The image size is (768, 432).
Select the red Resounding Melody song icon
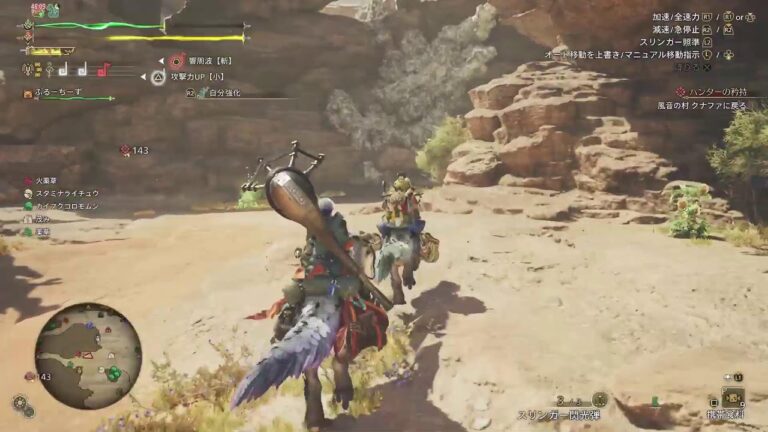click(177, 61)
